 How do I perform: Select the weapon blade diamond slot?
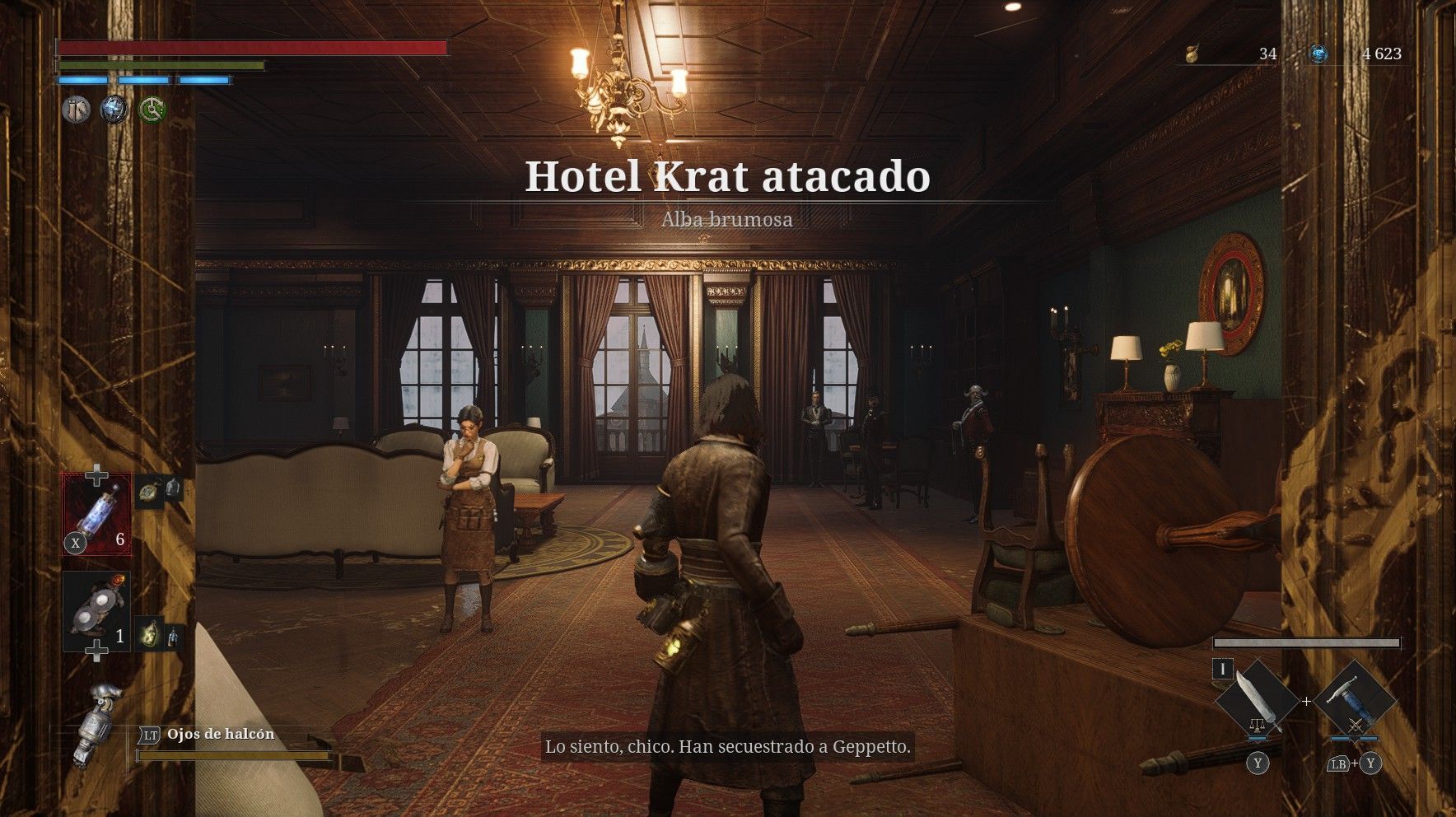point(1257,700)
